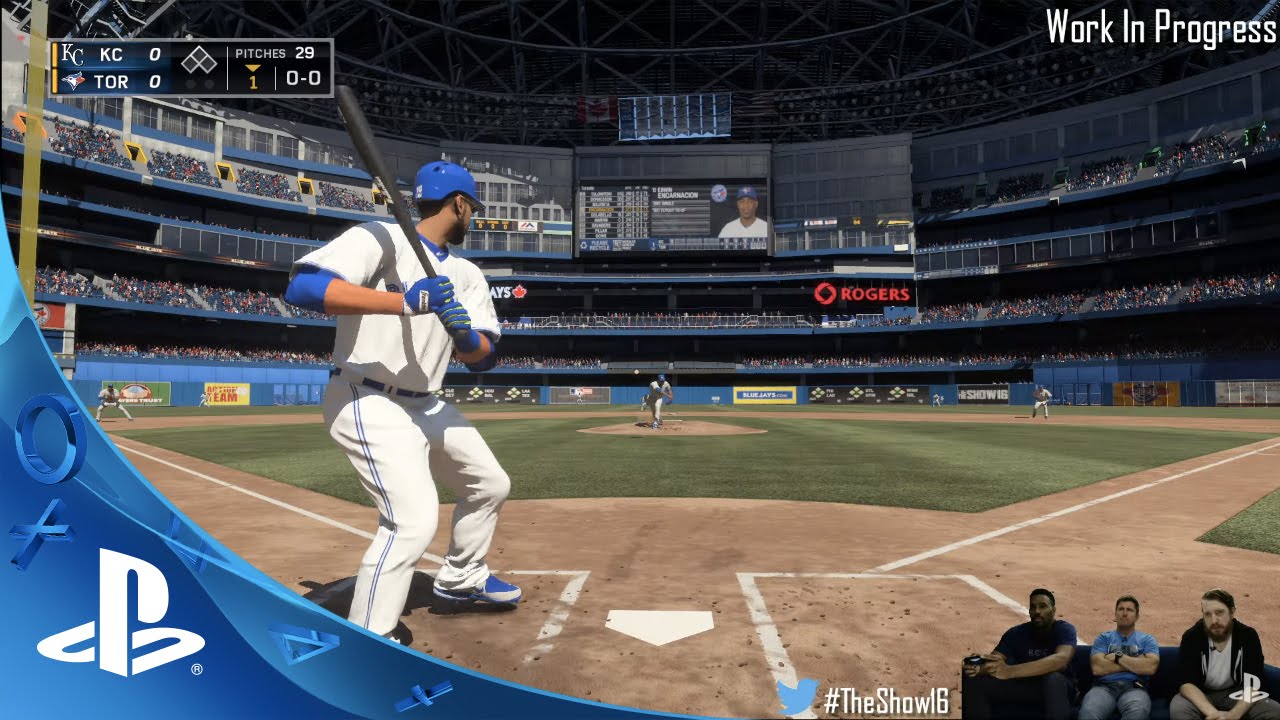Click the Toronto Blue Jays bird logo
The height and width of the screenshot is (720, 1280).
click(73, 80)
